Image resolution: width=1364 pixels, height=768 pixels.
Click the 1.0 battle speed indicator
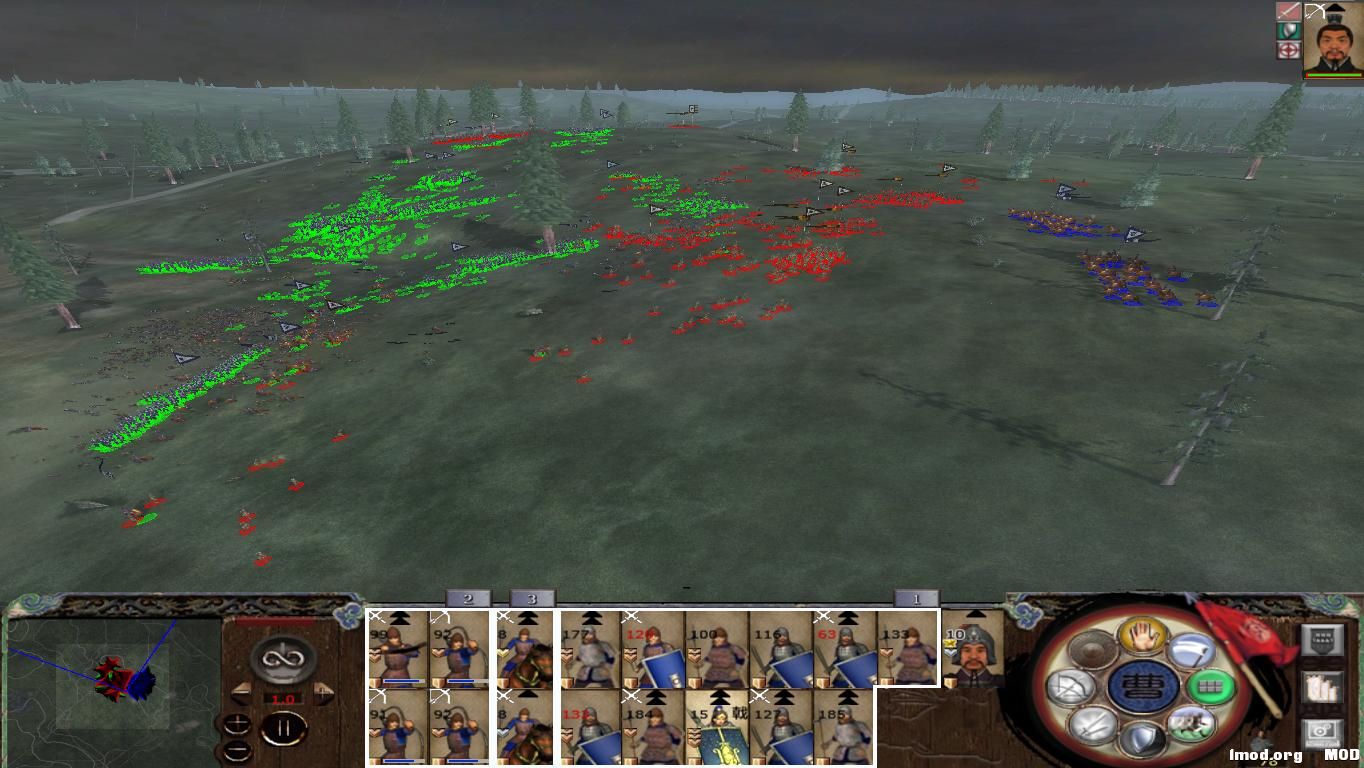point(283,697)
